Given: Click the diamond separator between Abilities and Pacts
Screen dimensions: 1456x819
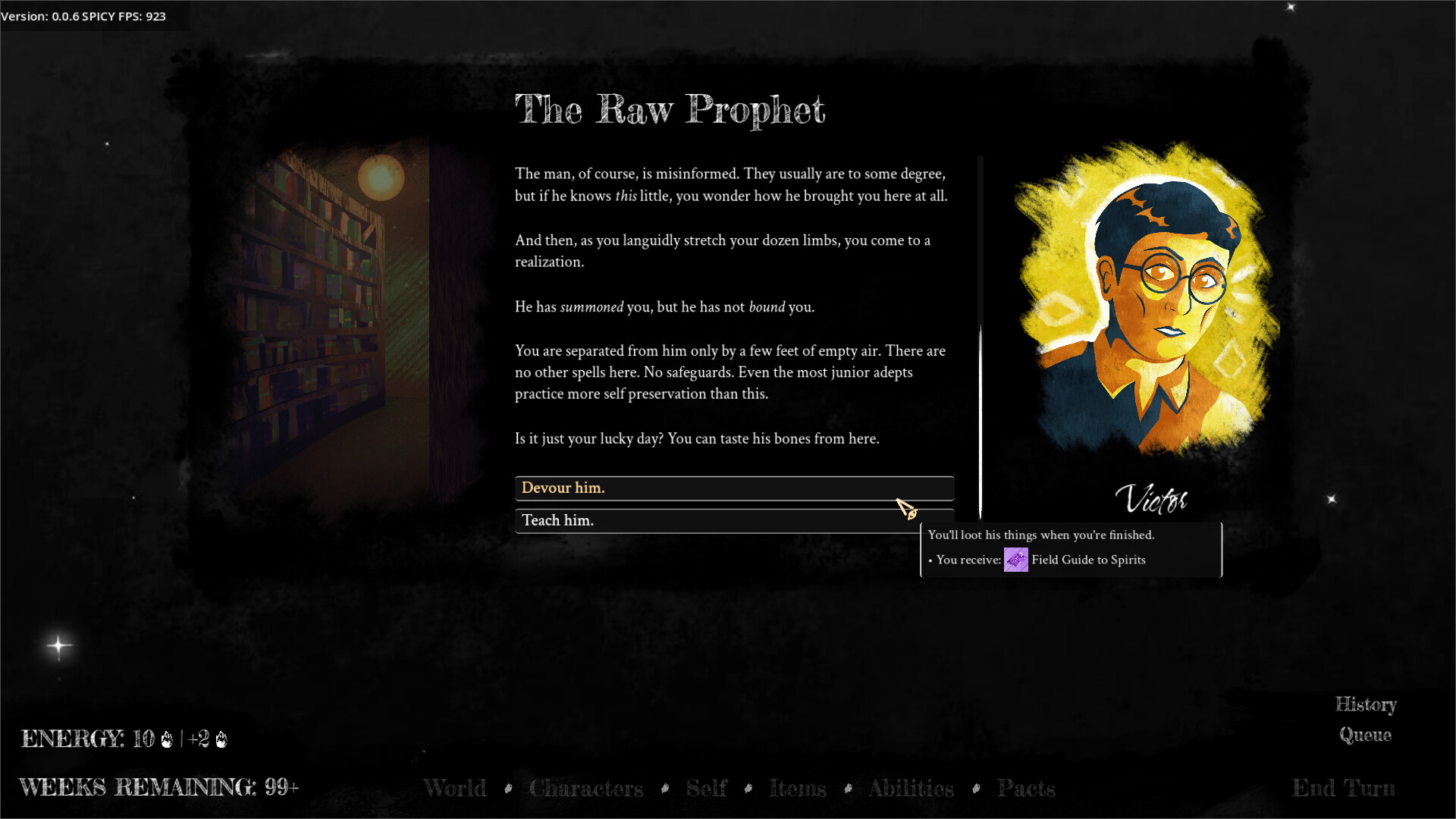Looking at the screenshot, I should pyautogui.click(x=976, y=789).
